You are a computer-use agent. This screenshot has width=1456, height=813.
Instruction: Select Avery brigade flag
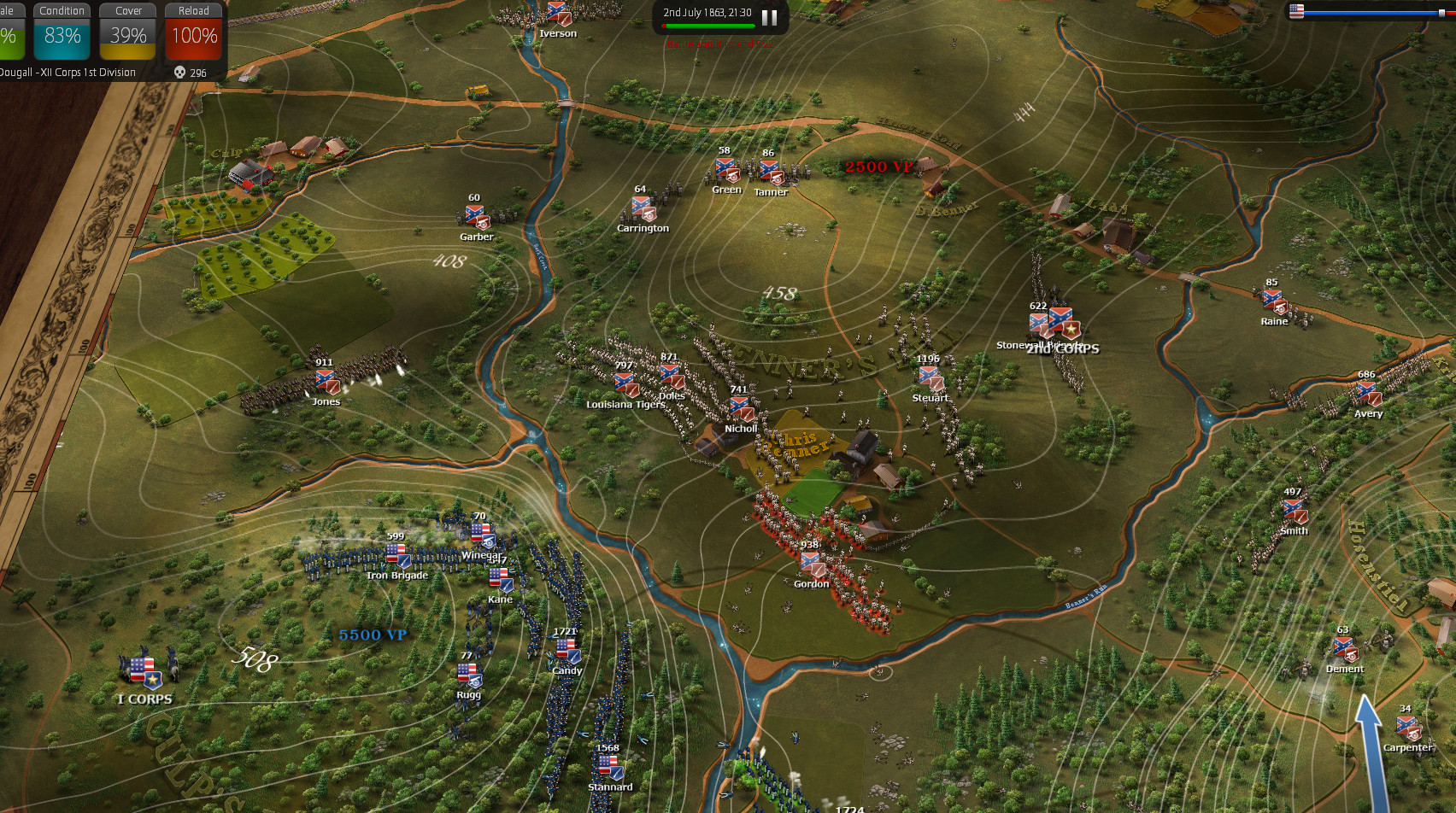(x=1368, y=393)
